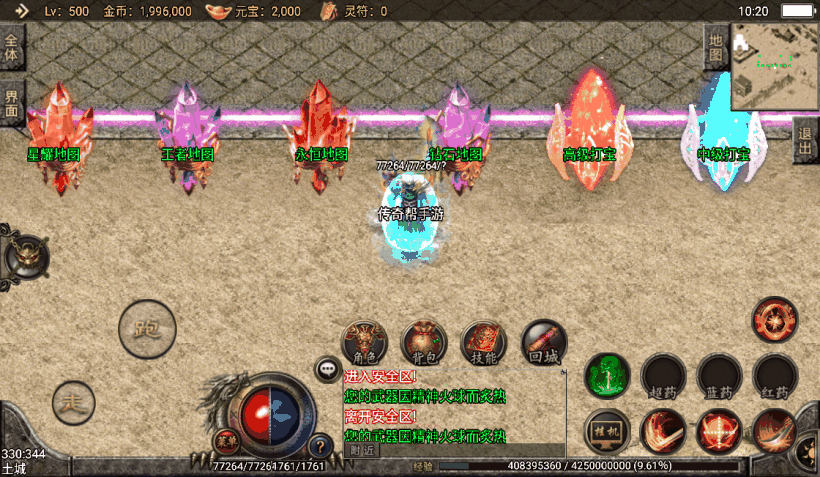Image resolution: width=820 pixels, height=477 pixels.
Task: Toggle the 界面 interface button
Action: click(12, 103)
